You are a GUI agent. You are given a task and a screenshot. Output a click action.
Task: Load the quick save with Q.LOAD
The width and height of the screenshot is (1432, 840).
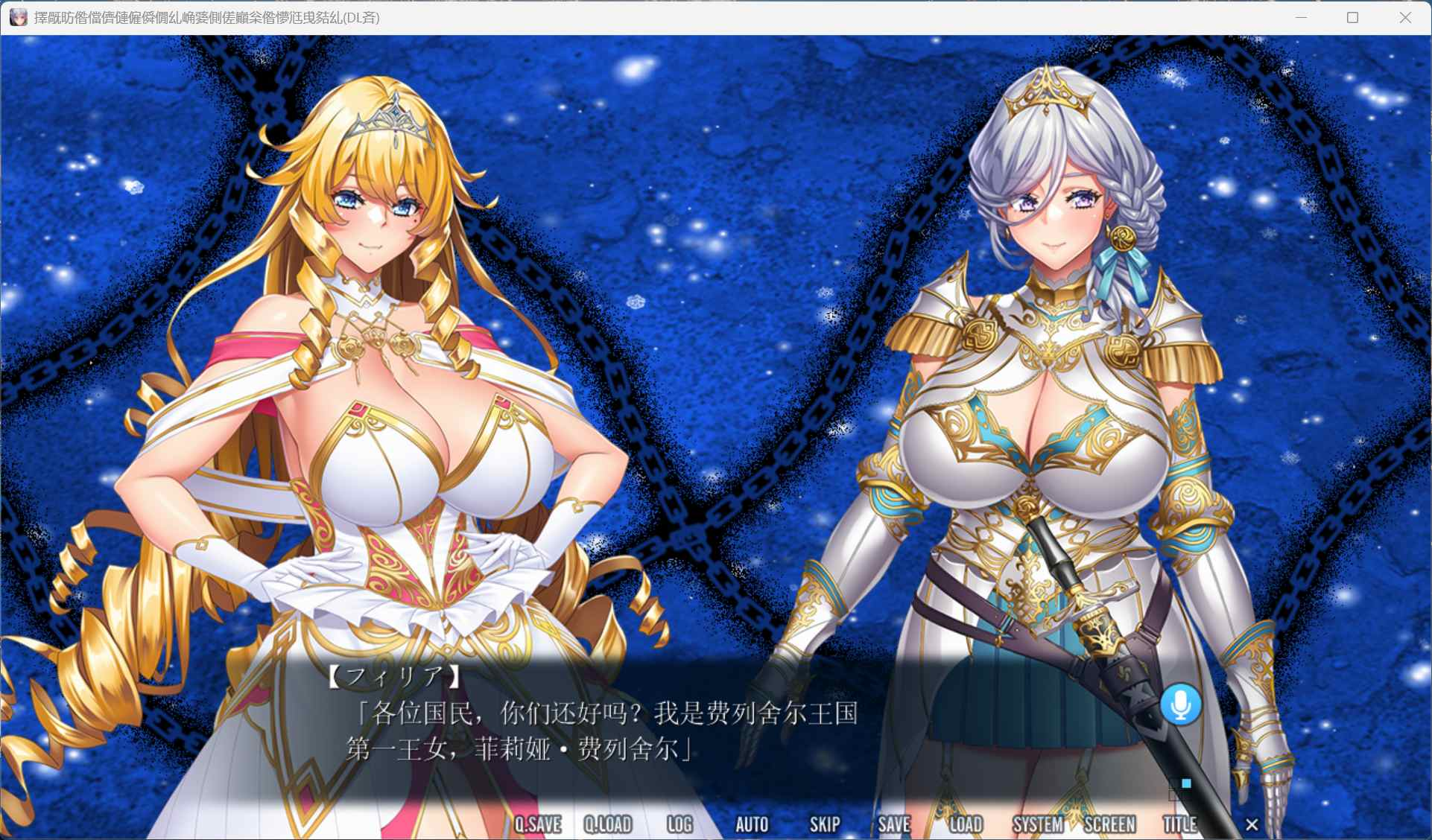(x=609, y=824)
